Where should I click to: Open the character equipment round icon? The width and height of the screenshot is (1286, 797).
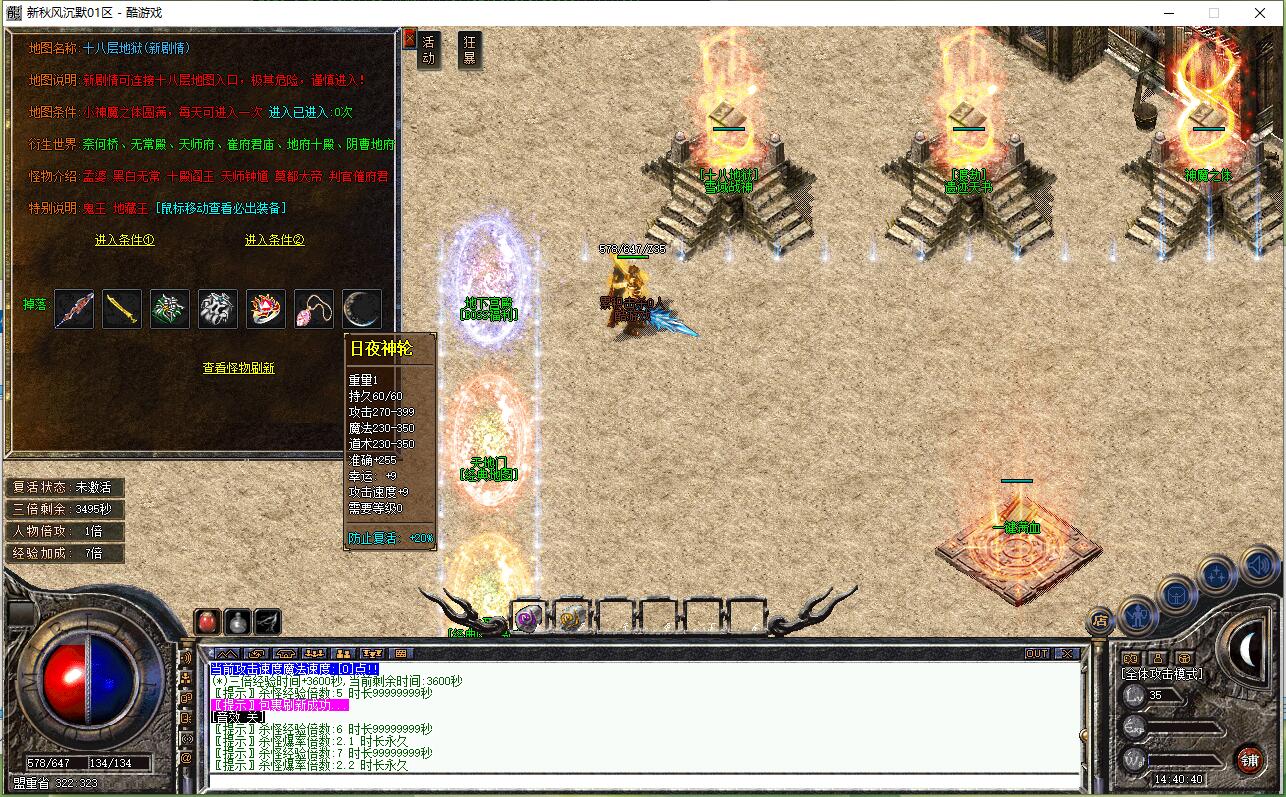click(1137, 614)
